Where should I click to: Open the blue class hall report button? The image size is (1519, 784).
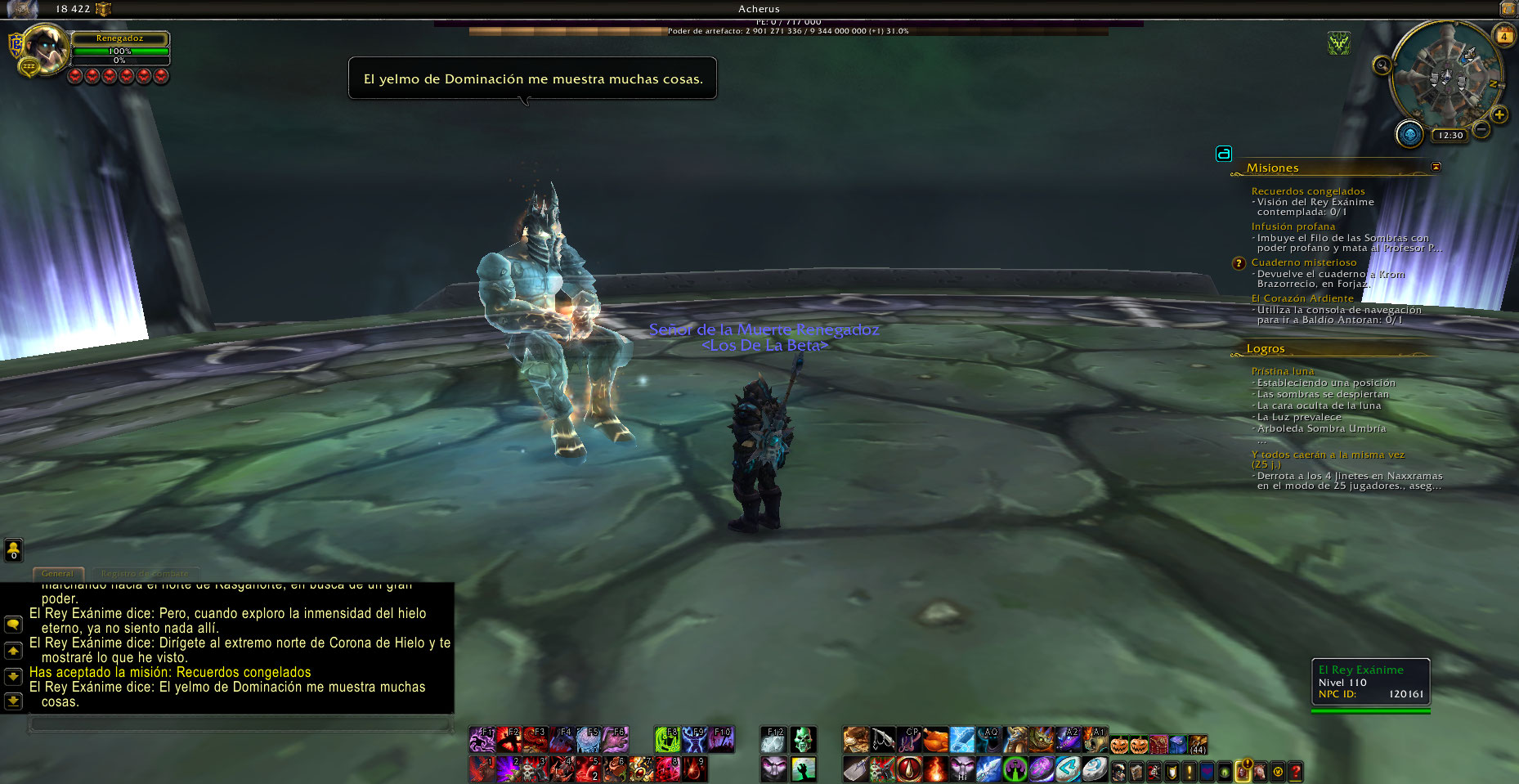coord(1409,134)
